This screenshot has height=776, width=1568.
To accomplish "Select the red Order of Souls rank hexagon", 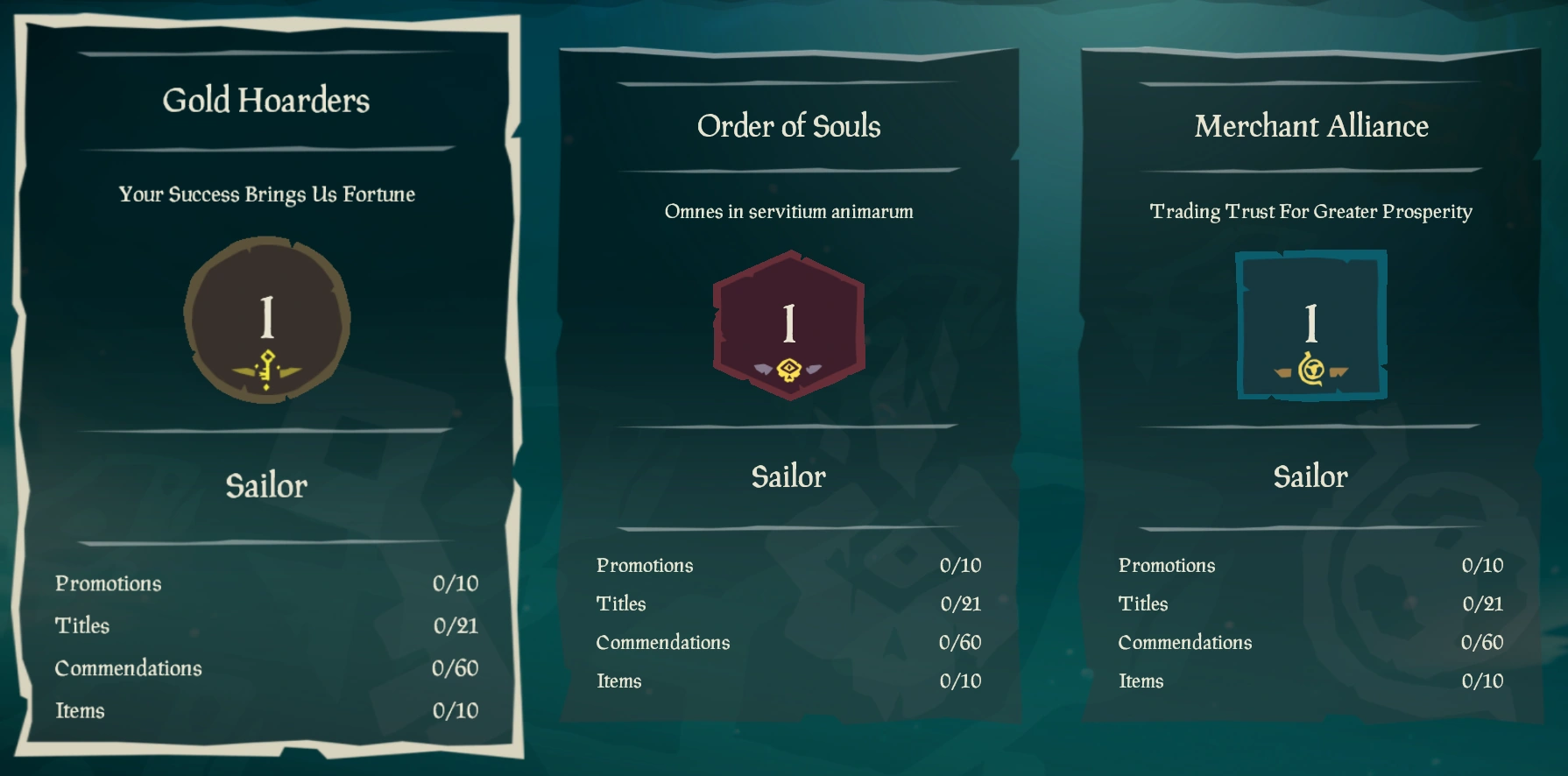I will pos(789,326).
